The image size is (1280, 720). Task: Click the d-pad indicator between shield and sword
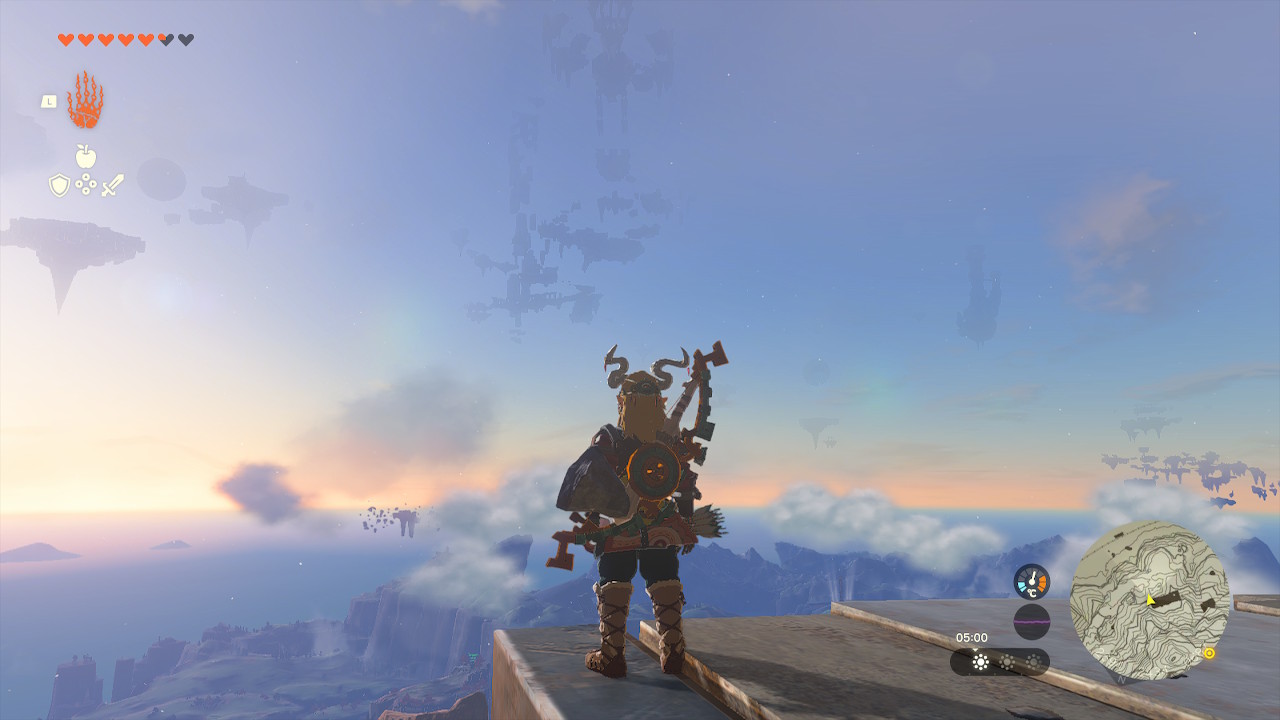(x=86, y=184)
